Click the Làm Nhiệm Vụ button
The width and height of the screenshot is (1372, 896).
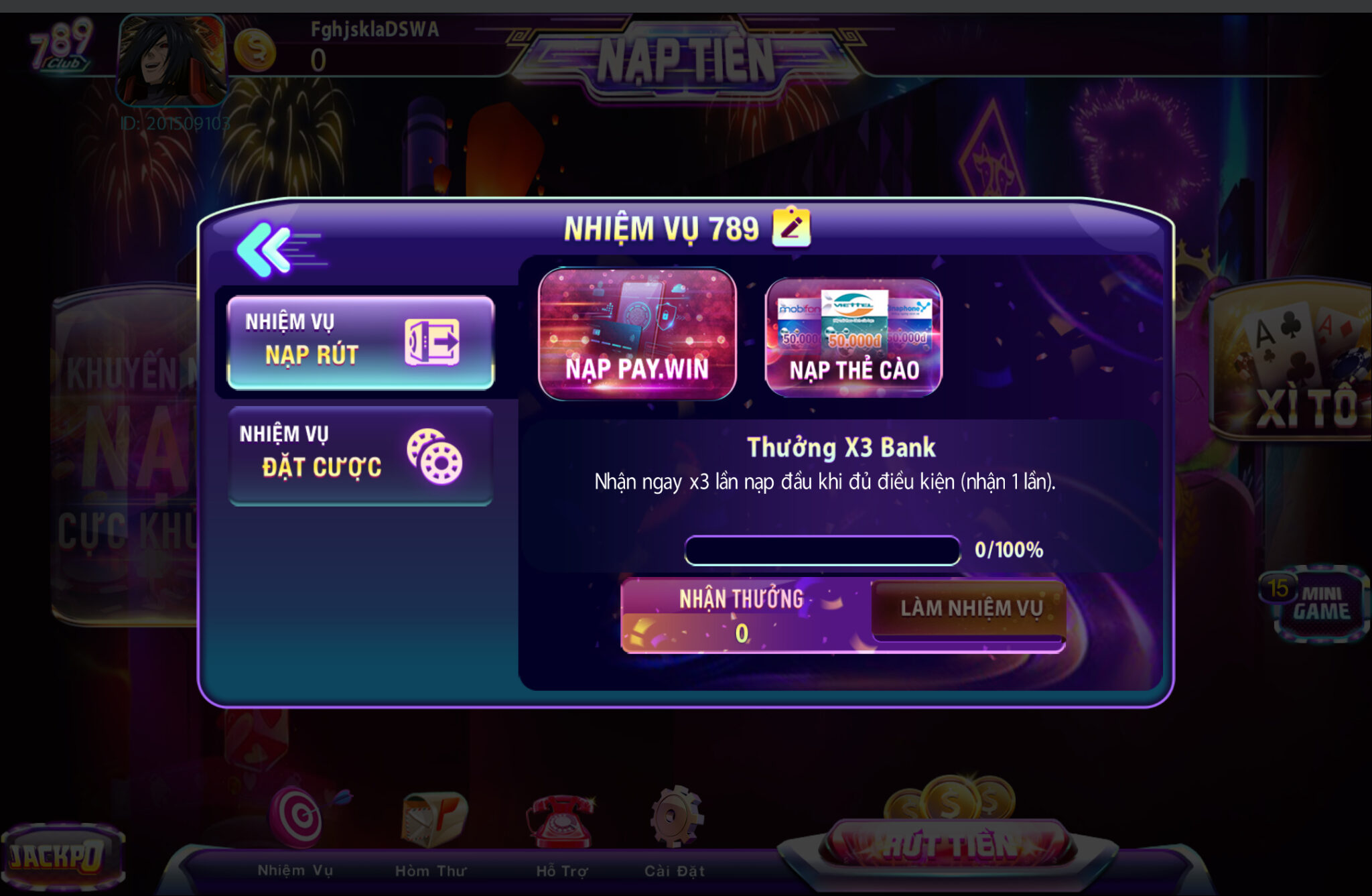point(970,609)
